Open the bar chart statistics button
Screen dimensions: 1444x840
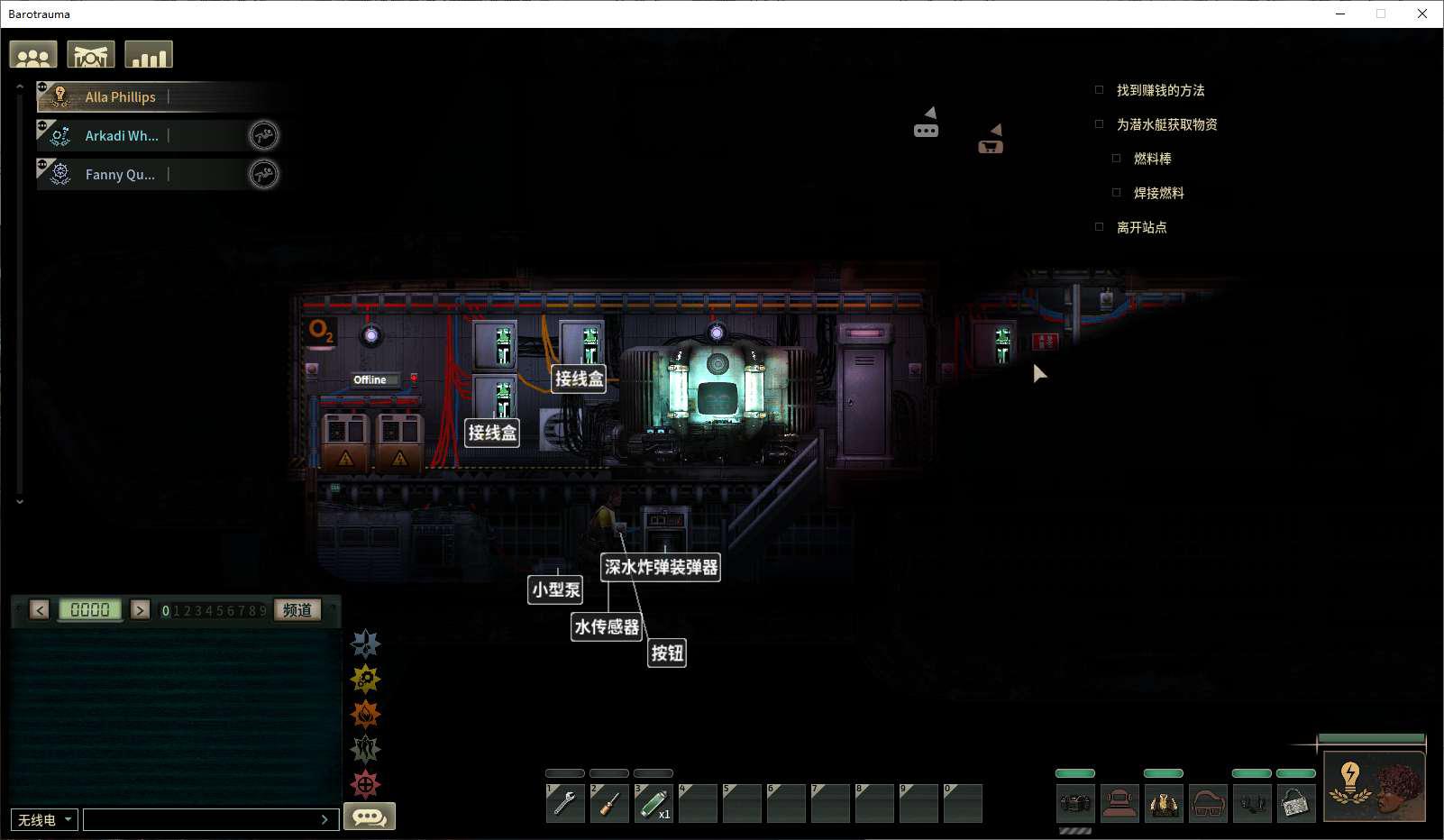pos(149,55)
